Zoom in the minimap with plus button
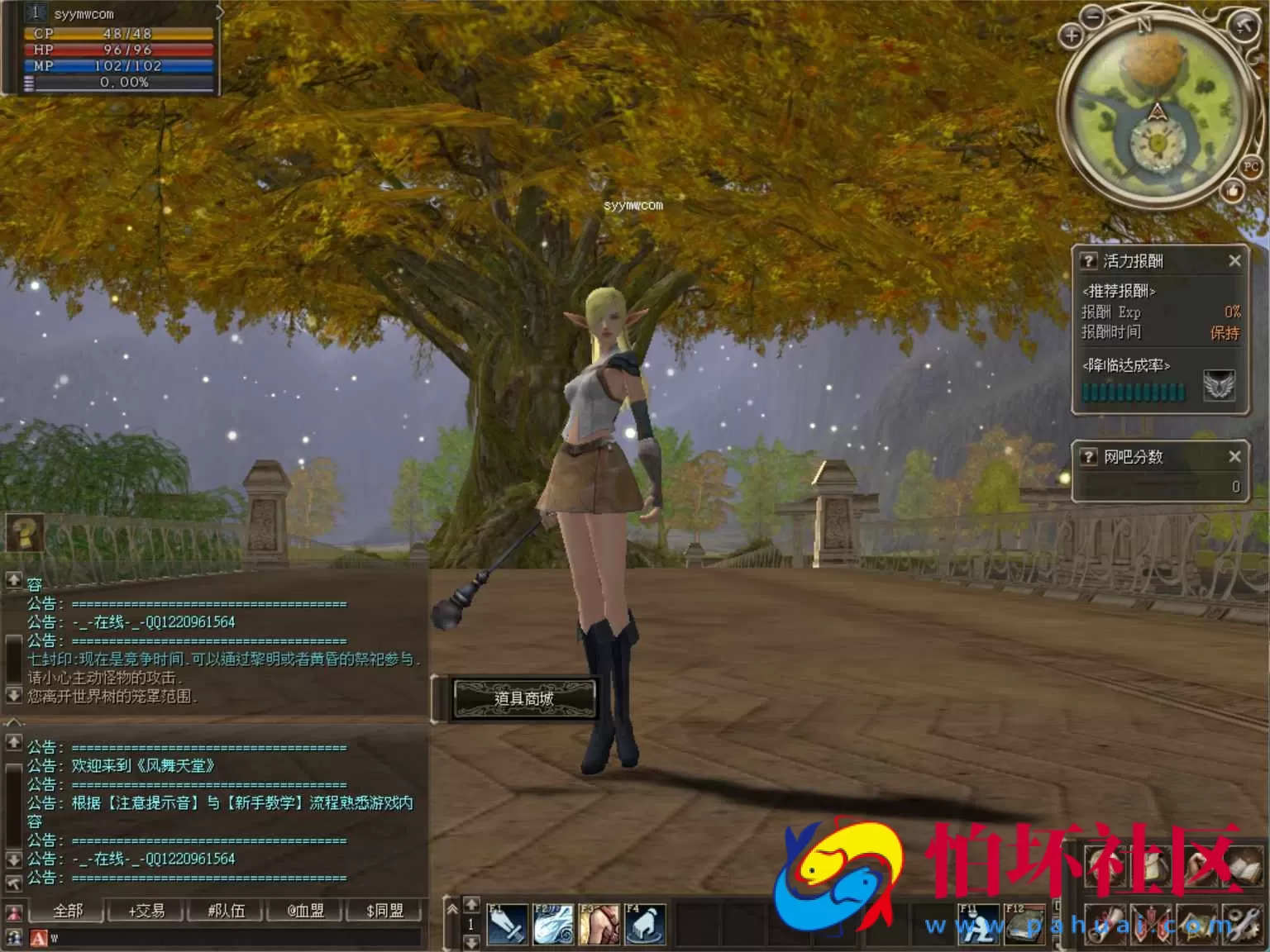The image size is (1270, 952). pos(1072,36)
